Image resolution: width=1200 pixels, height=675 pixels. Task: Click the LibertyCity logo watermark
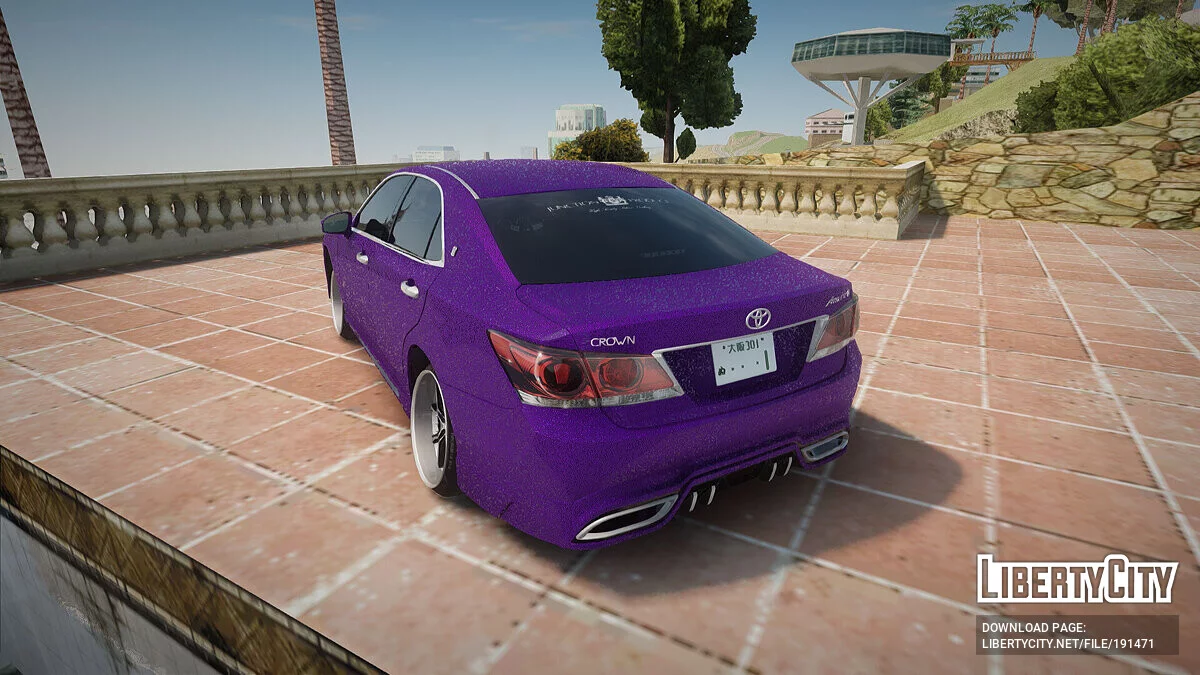point(1077,580)
